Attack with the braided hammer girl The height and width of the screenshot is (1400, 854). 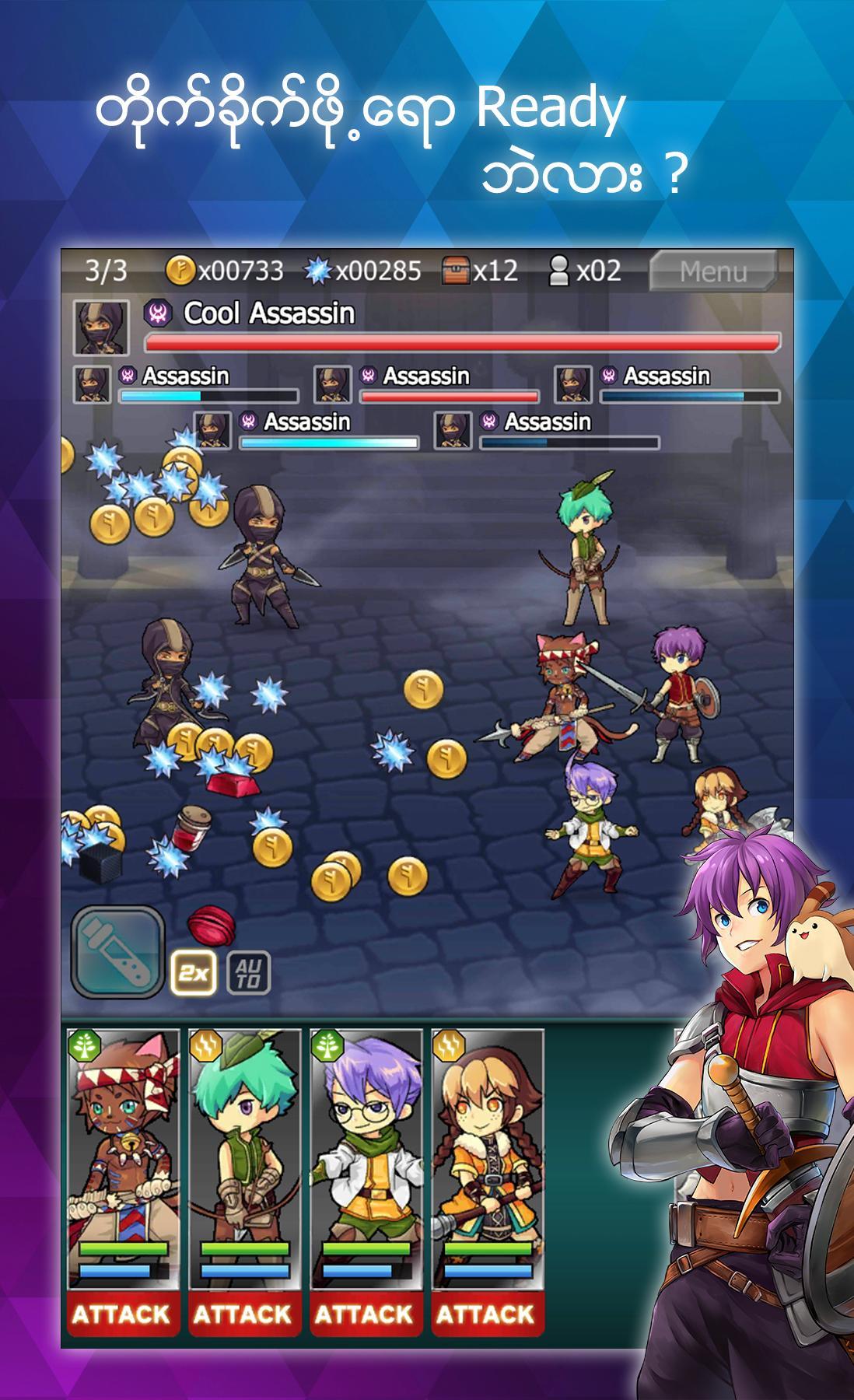486,1313
